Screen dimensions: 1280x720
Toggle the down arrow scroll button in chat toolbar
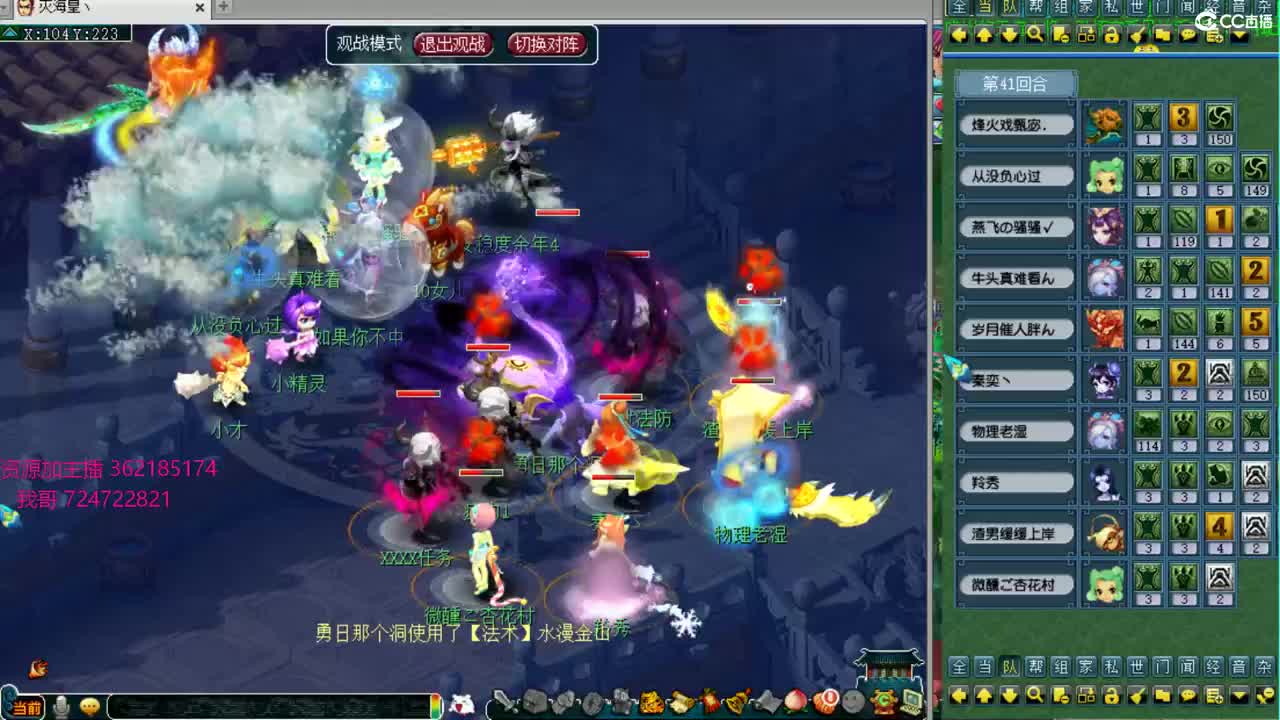(1008, 697)
